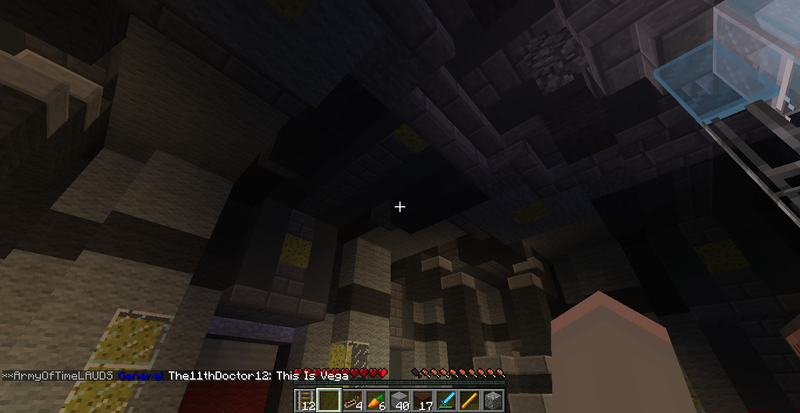Choose the gray cobblestone block slot
This screenshot has height=413, width=800.
pos(492,402)
